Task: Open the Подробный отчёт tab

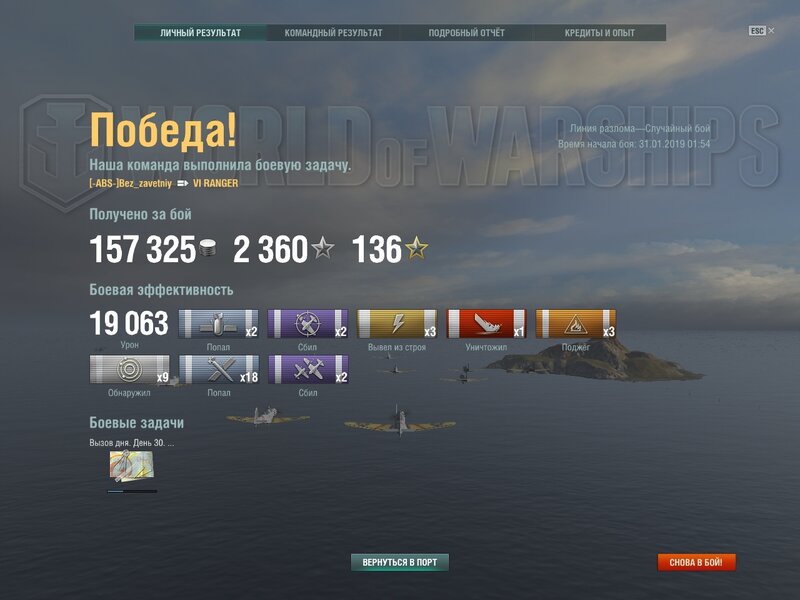Action: (466, 33)
